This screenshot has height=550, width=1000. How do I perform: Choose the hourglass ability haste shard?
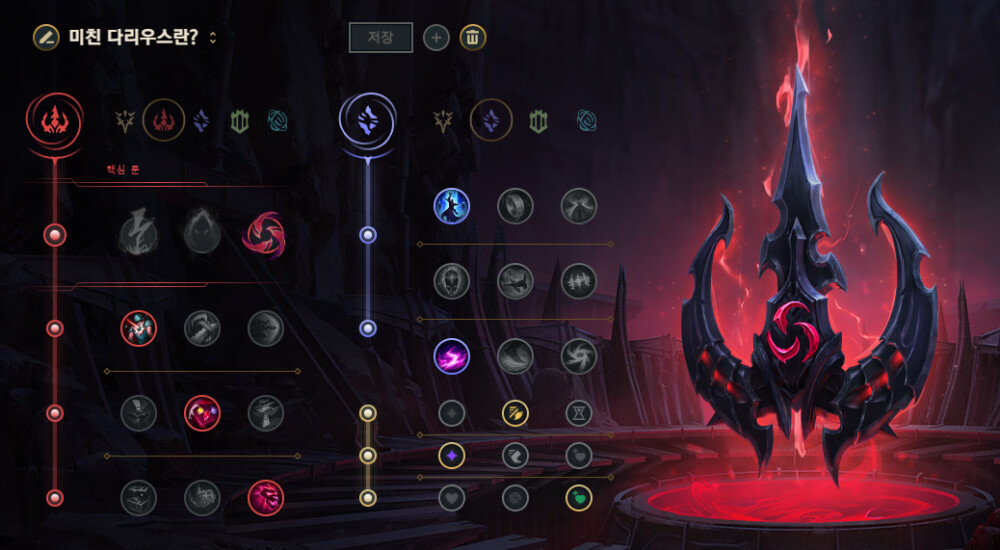tap(578, 412)
